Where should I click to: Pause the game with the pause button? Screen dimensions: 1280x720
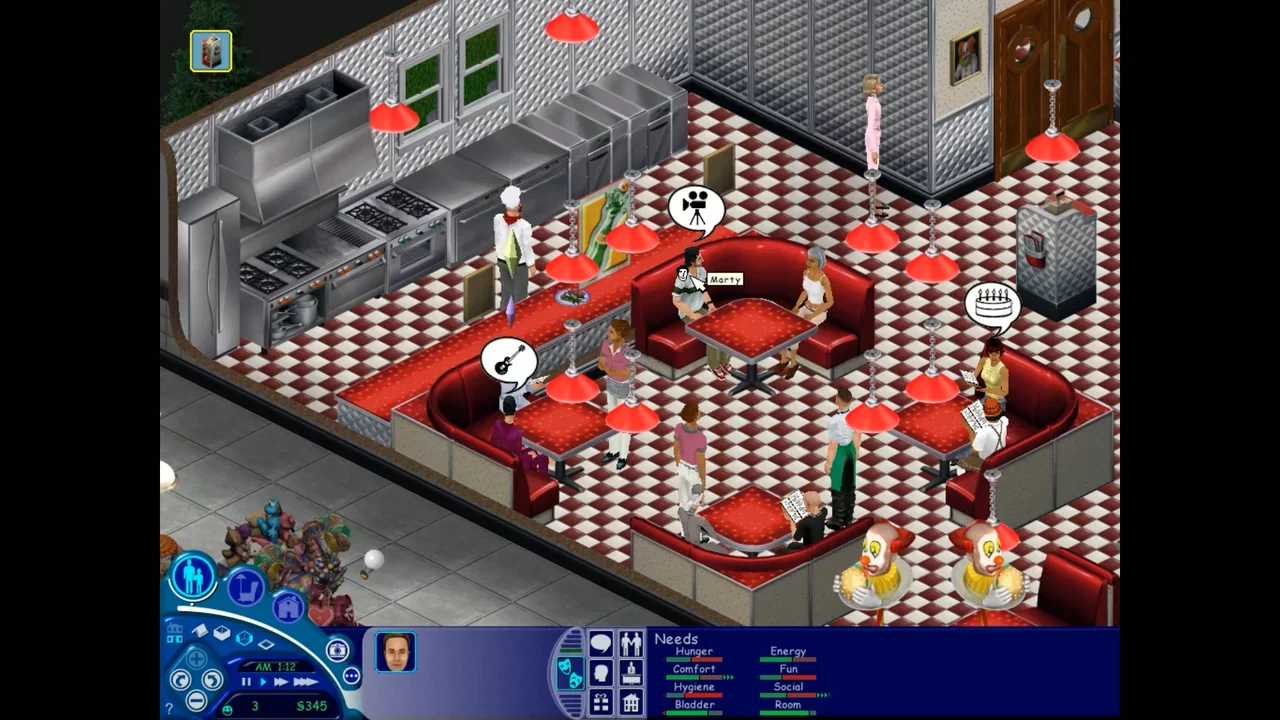click(x=246, y=682)
